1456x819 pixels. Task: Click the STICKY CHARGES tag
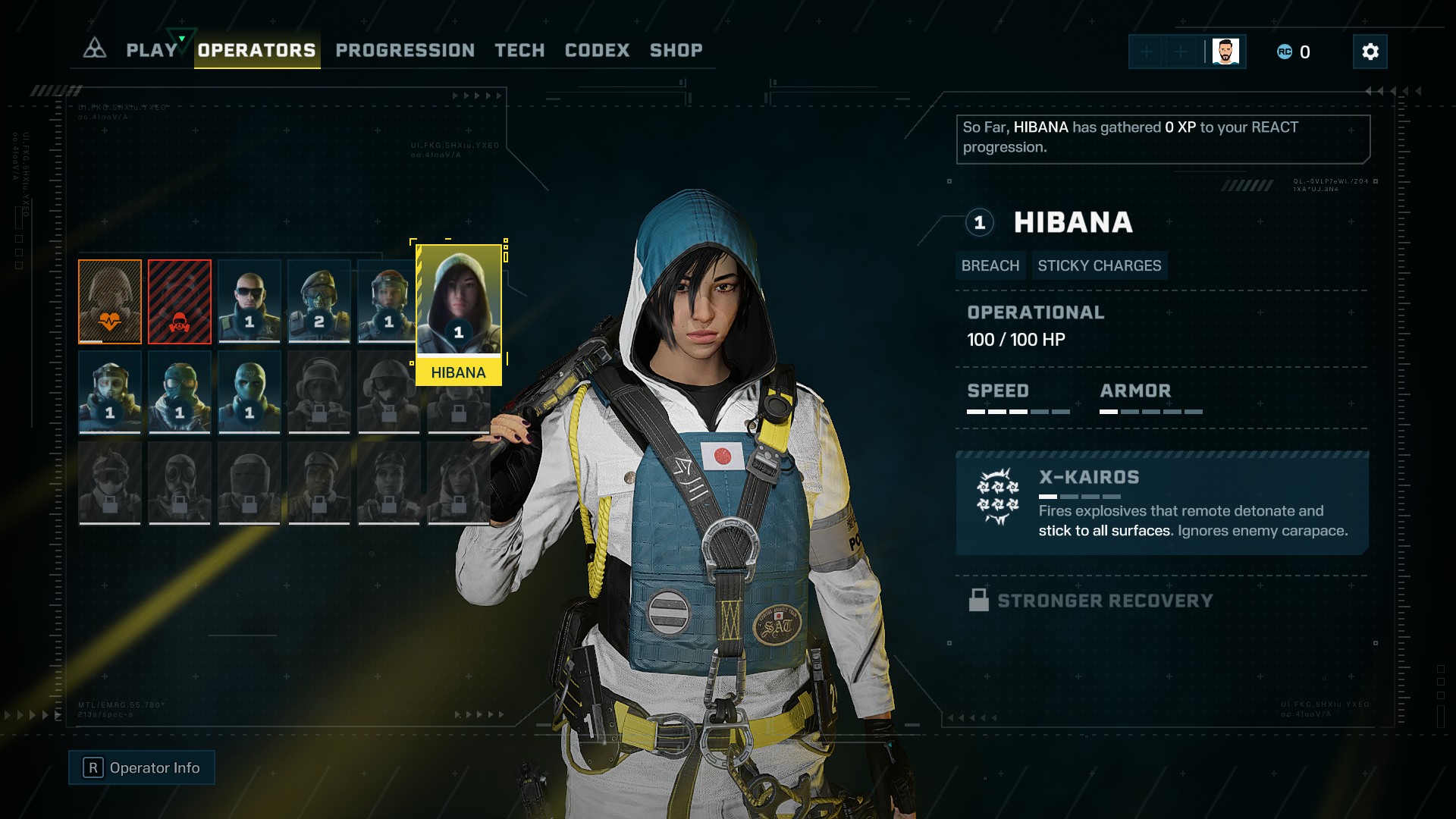click(1099, 265)
